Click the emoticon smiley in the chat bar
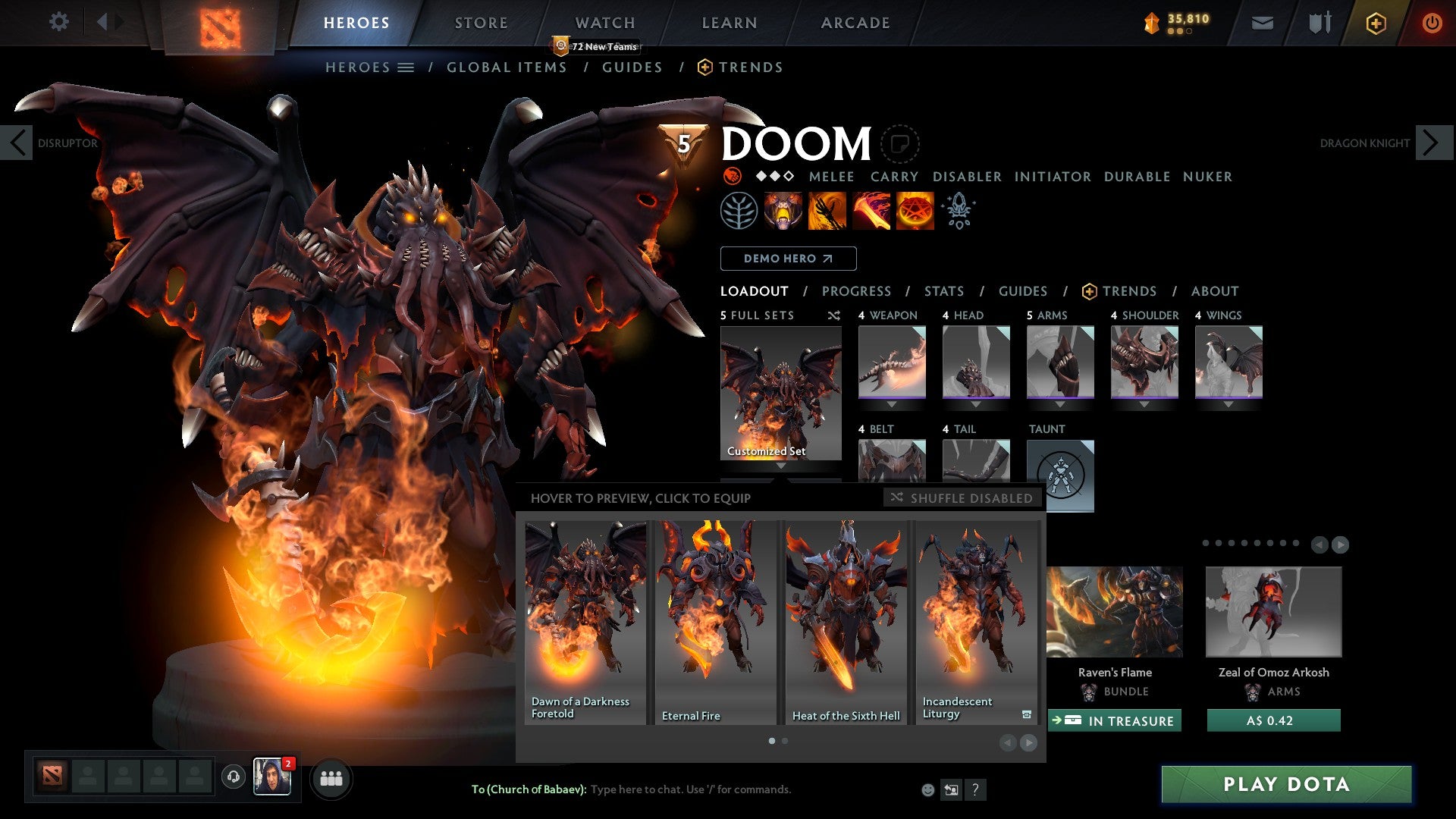The height and width of the screenshot is (819, 1456). [927, 789]
